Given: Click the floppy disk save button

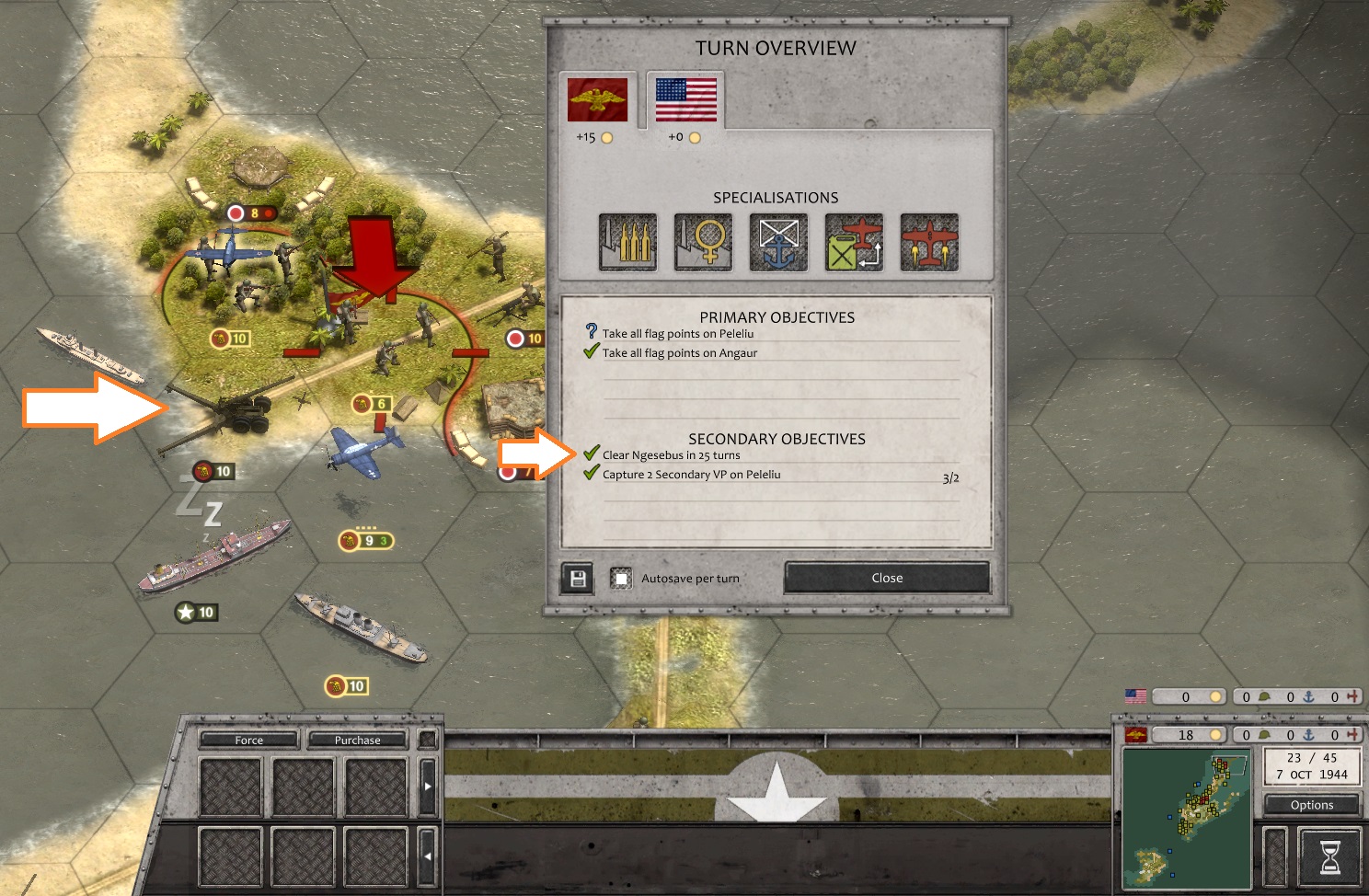Looking at the screenshot, I should (x=578, y=578).
